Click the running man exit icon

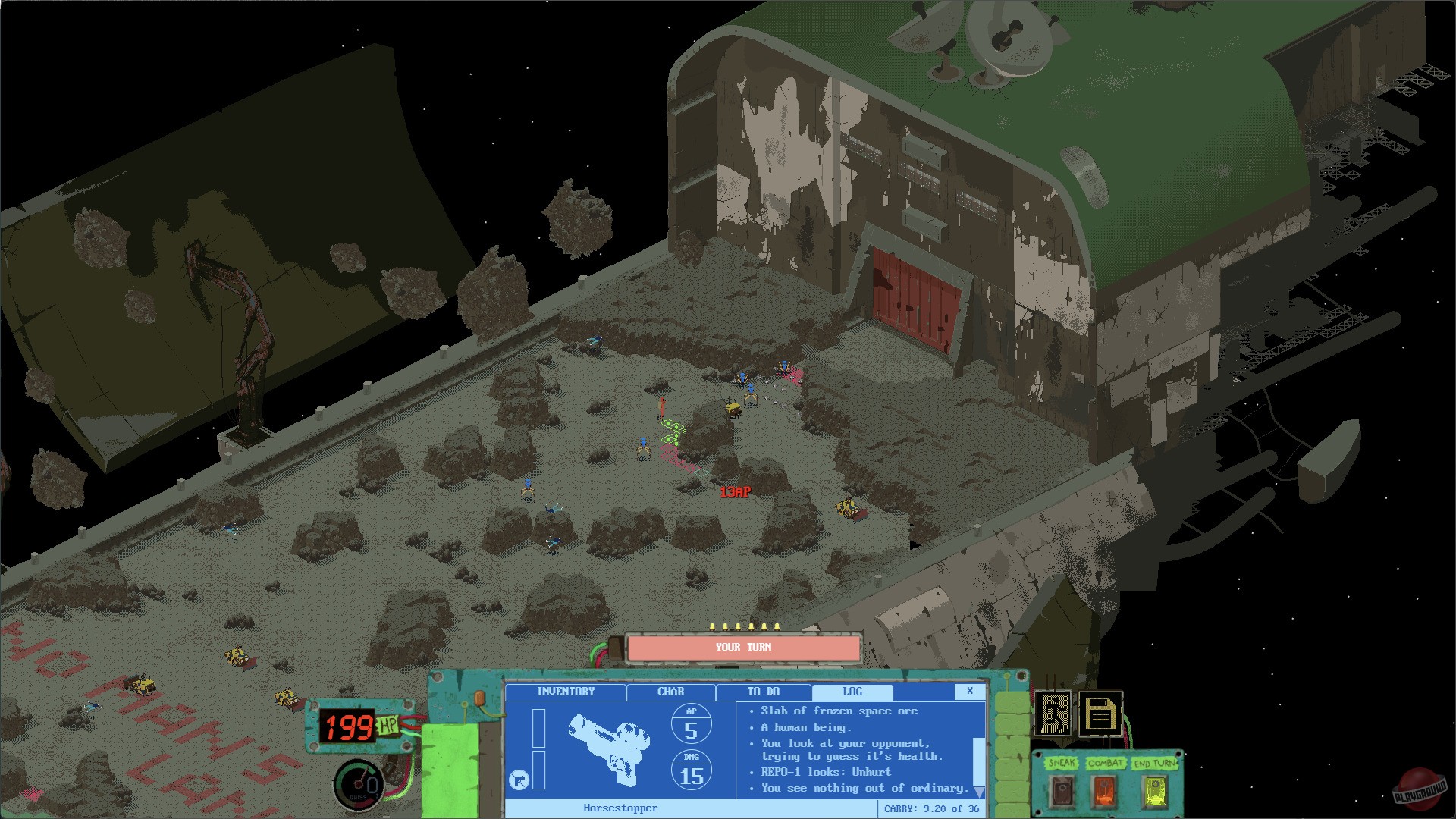point(1053,713)
